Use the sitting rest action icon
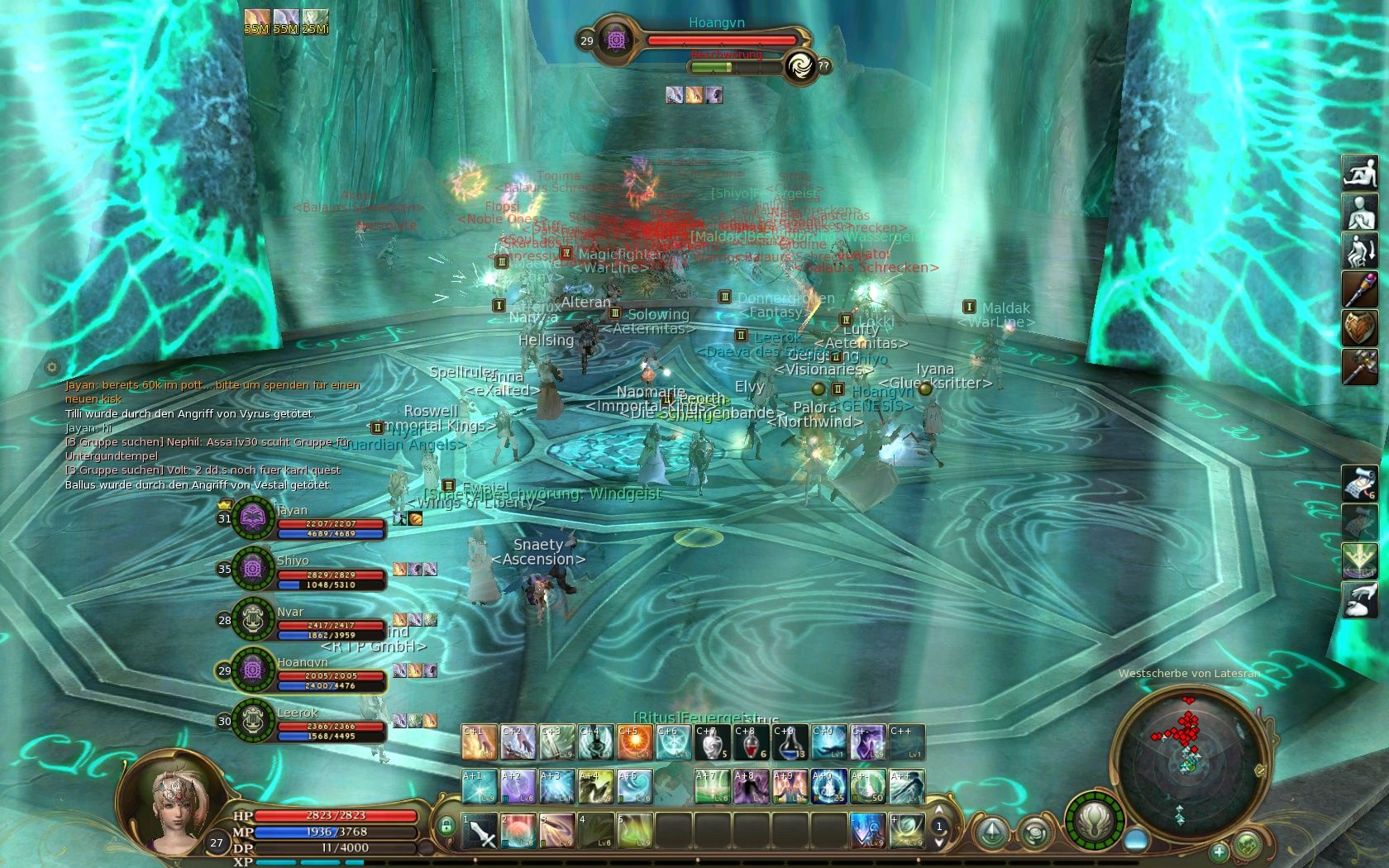This screenshot has width=1389, height=868. tap(1359, 173)
